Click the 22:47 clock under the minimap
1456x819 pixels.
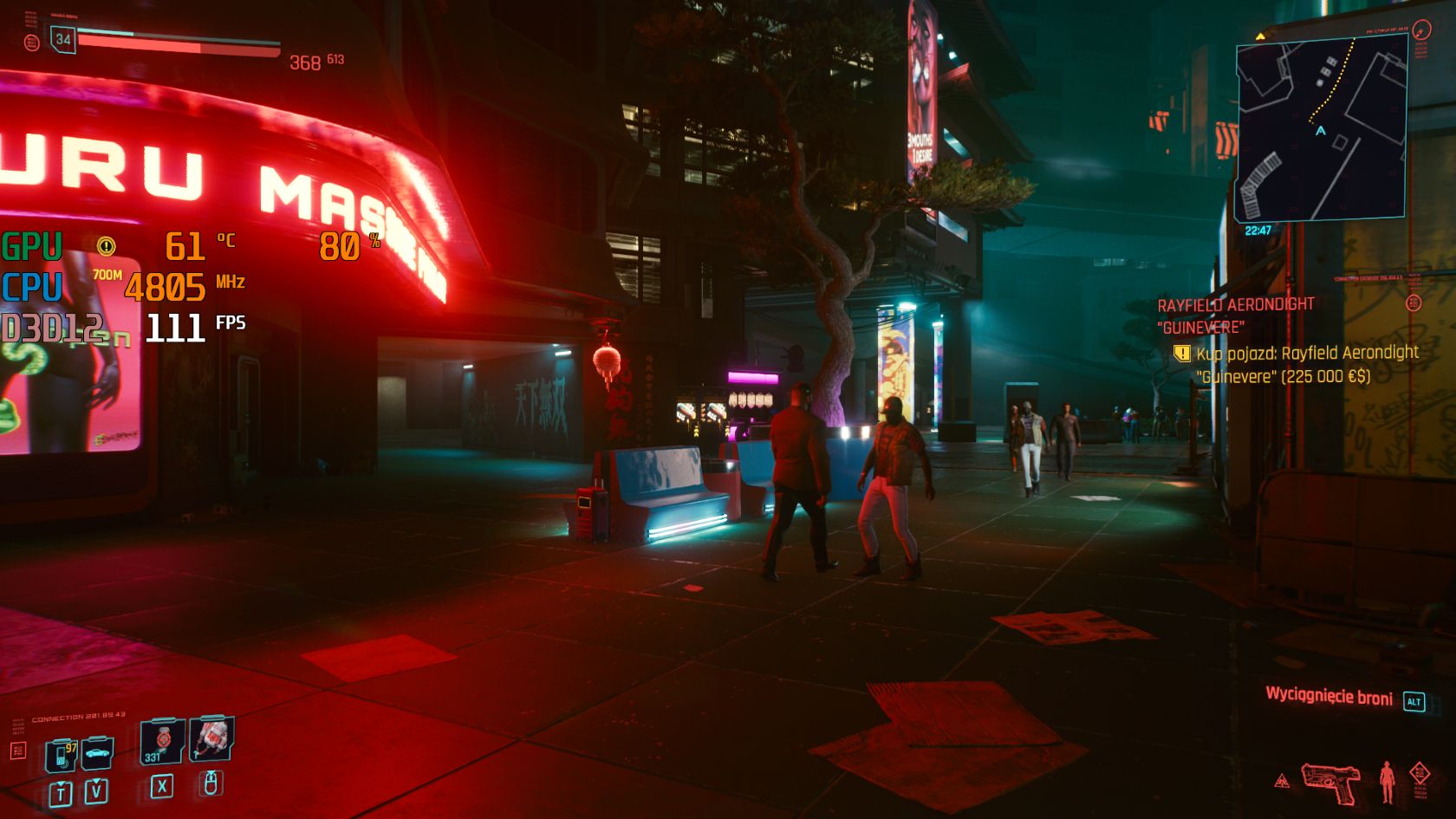pyautogui.click(x=1258, y=230)
